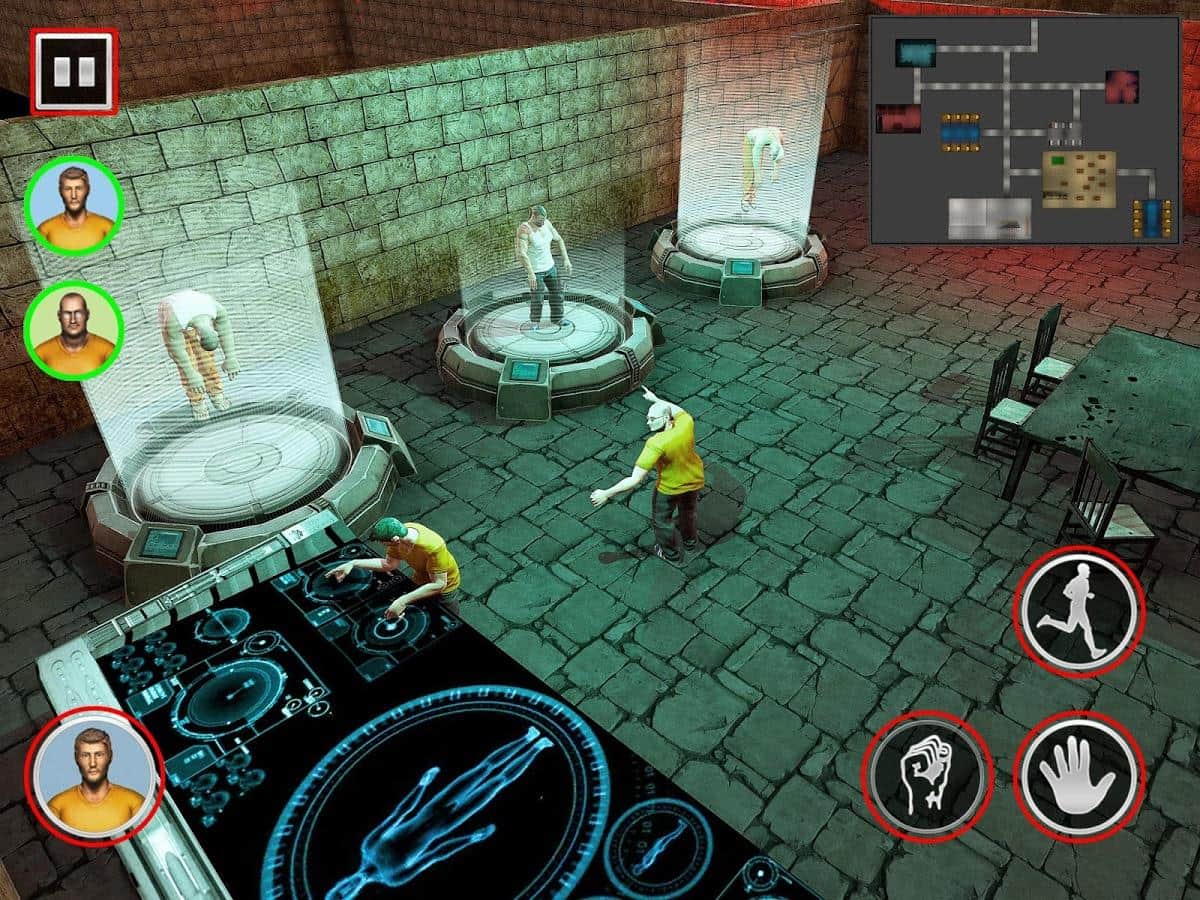Screen dimensions: 1200x900
Task: Select the bald character portrait with green ring
Action: [x=74, y=330]
